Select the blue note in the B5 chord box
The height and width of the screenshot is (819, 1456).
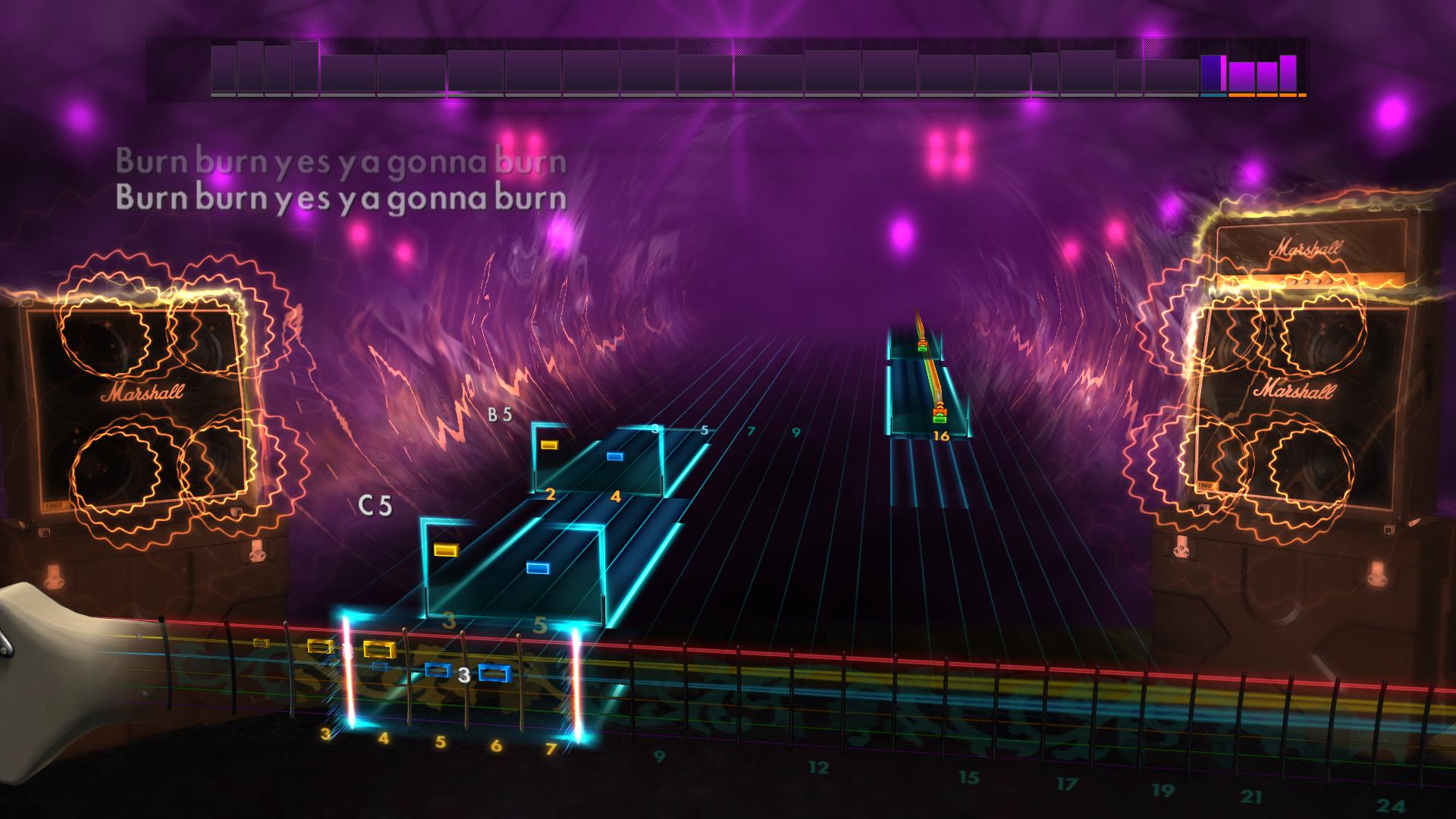click(616, 455)
